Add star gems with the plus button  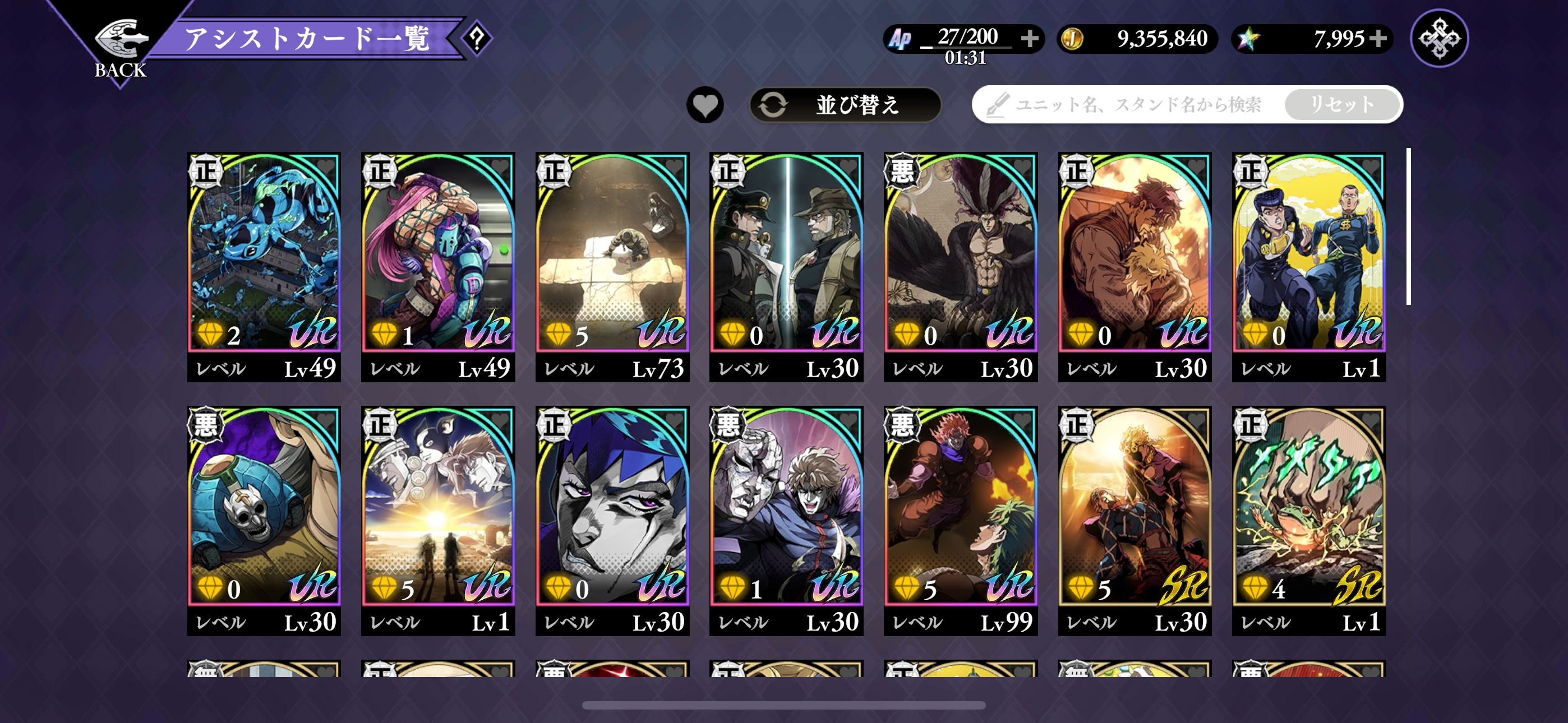[x=1378, y=38]
